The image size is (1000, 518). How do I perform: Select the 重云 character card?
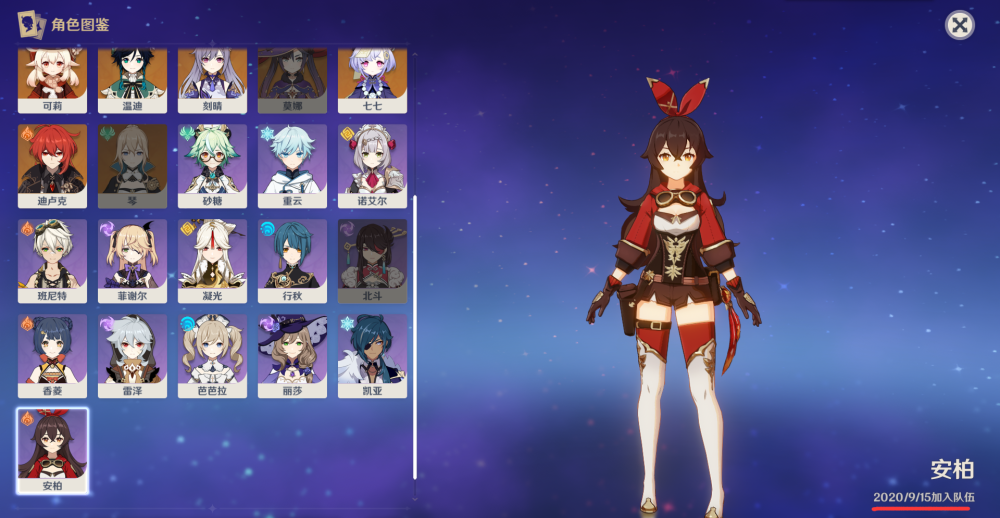click(x=292, y=165)
